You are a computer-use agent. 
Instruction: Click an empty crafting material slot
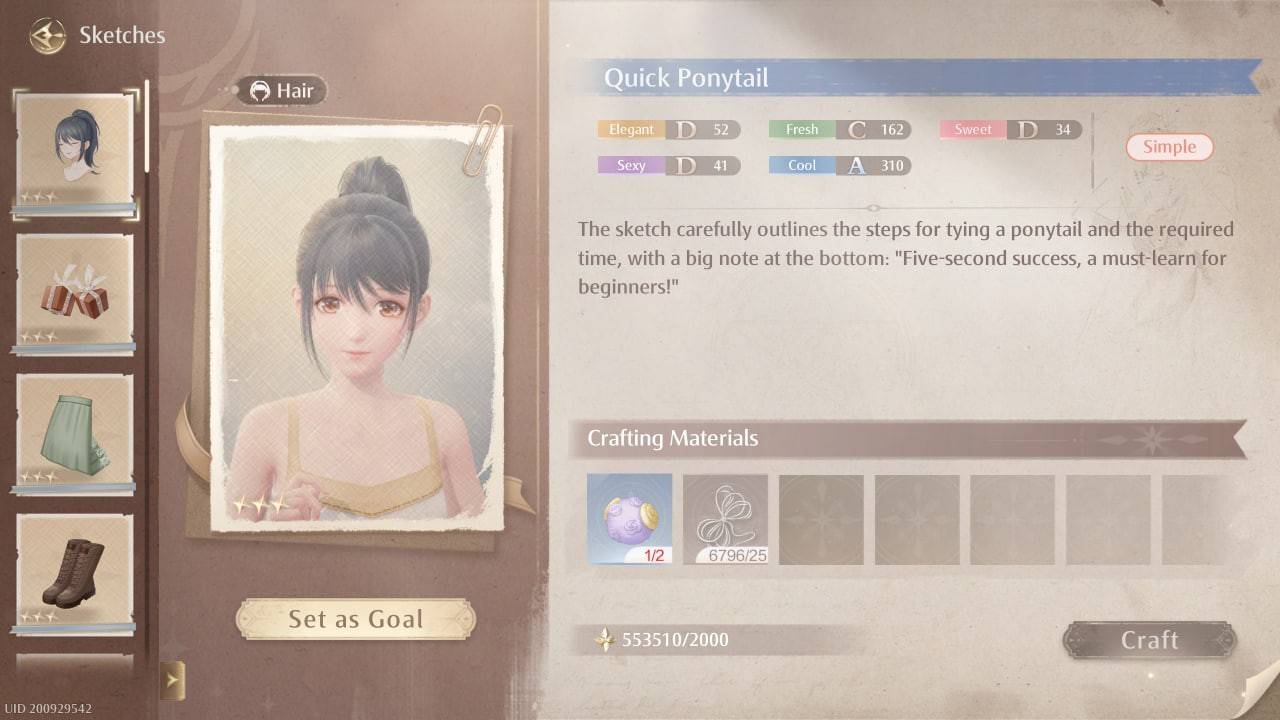tap(822, 517)
